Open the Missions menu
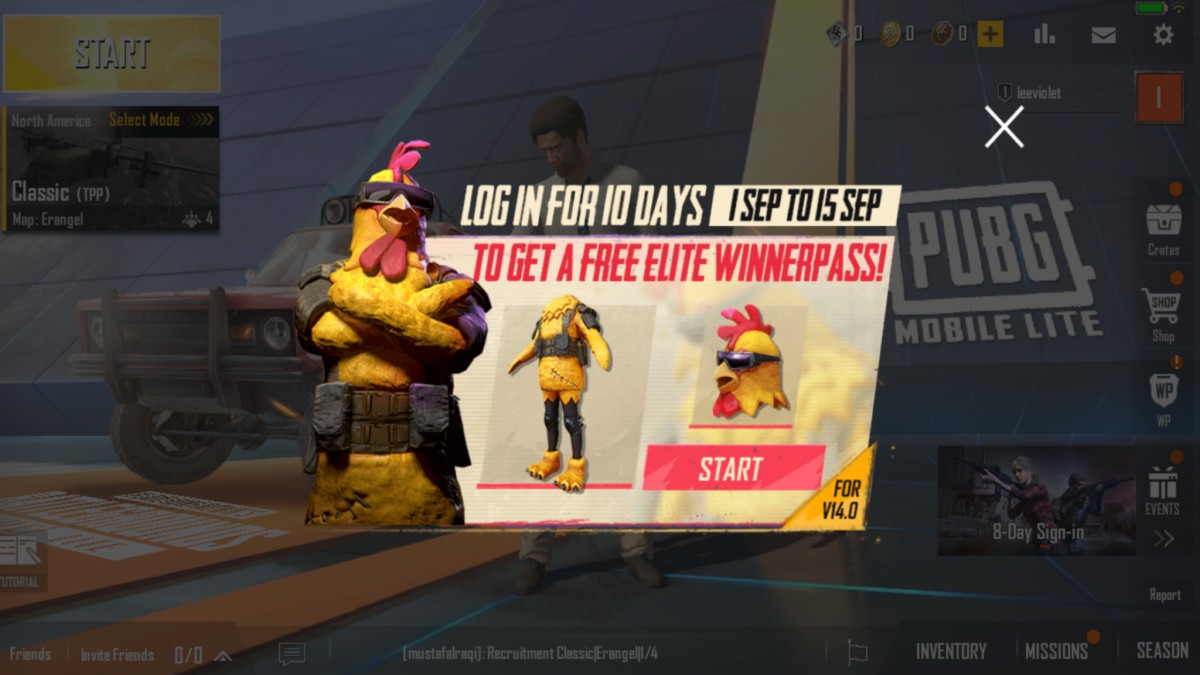This screenshot has height=675, width=1200. pyautogui.click(x=1056, y=651)
